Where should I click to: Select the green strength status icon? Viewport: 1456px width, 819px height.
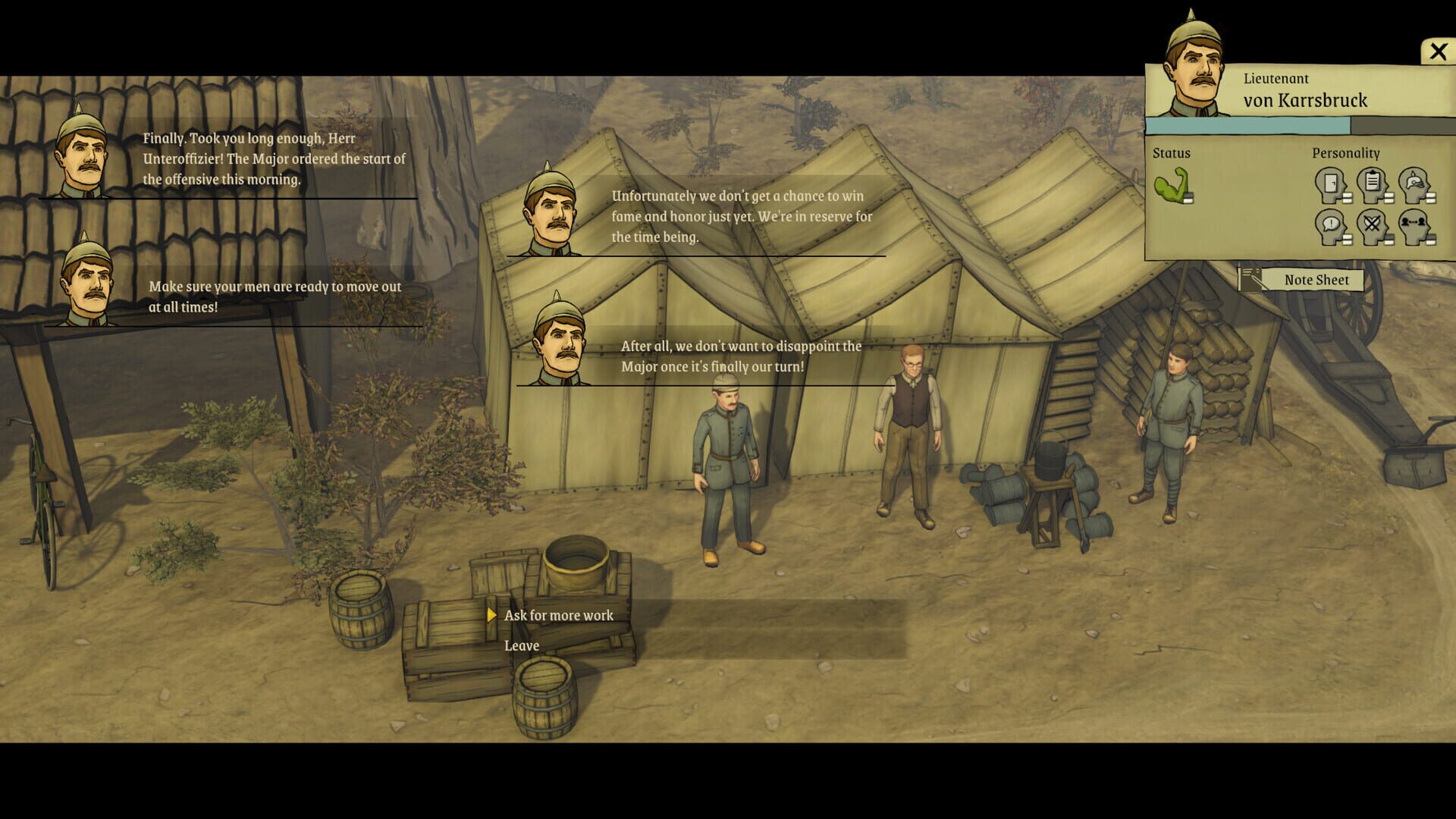tap(1172, 186)
